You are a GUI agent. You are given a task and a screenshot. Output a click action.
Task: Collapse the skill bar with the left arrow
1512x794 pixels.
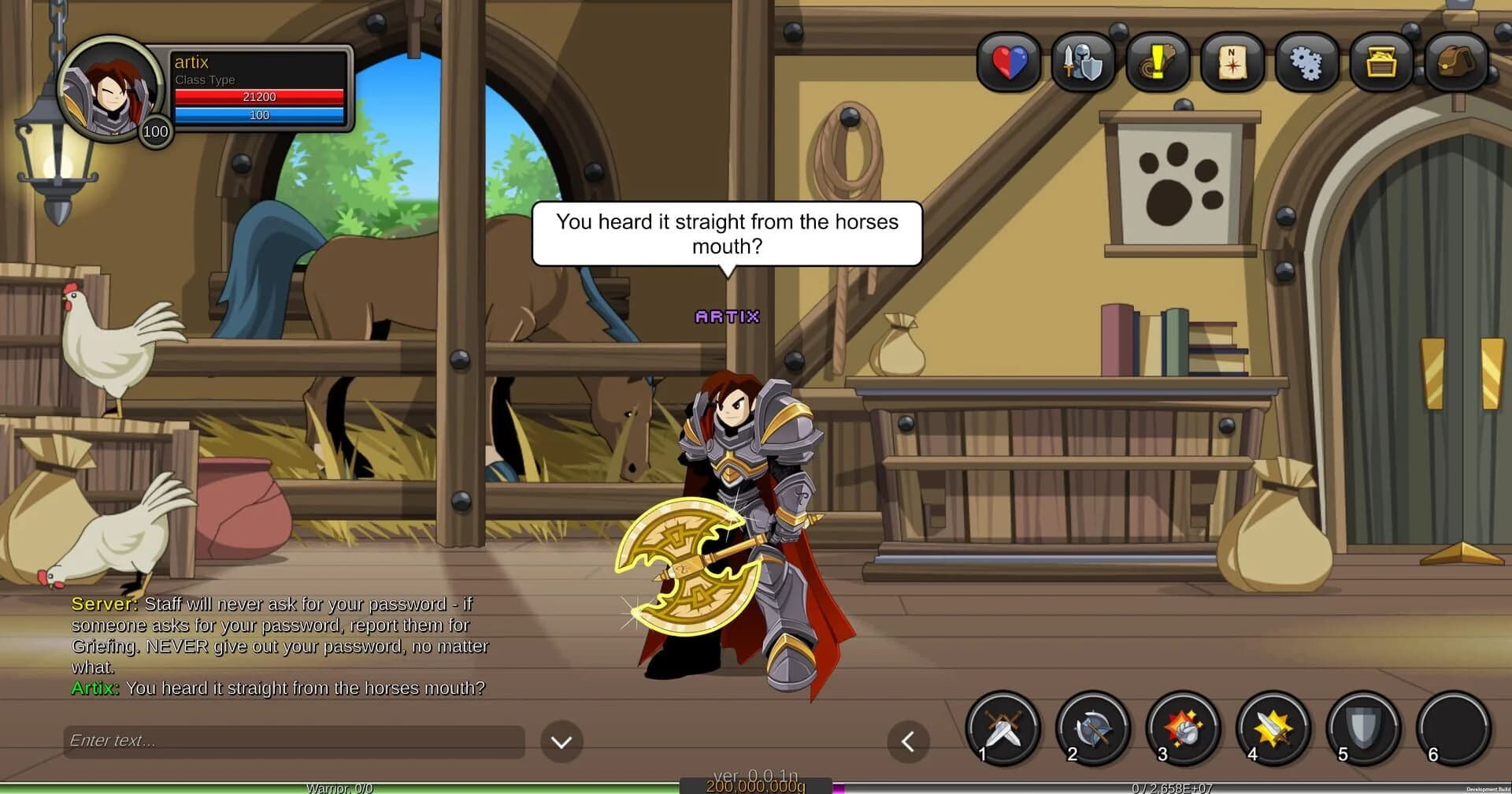pos(908,741)
